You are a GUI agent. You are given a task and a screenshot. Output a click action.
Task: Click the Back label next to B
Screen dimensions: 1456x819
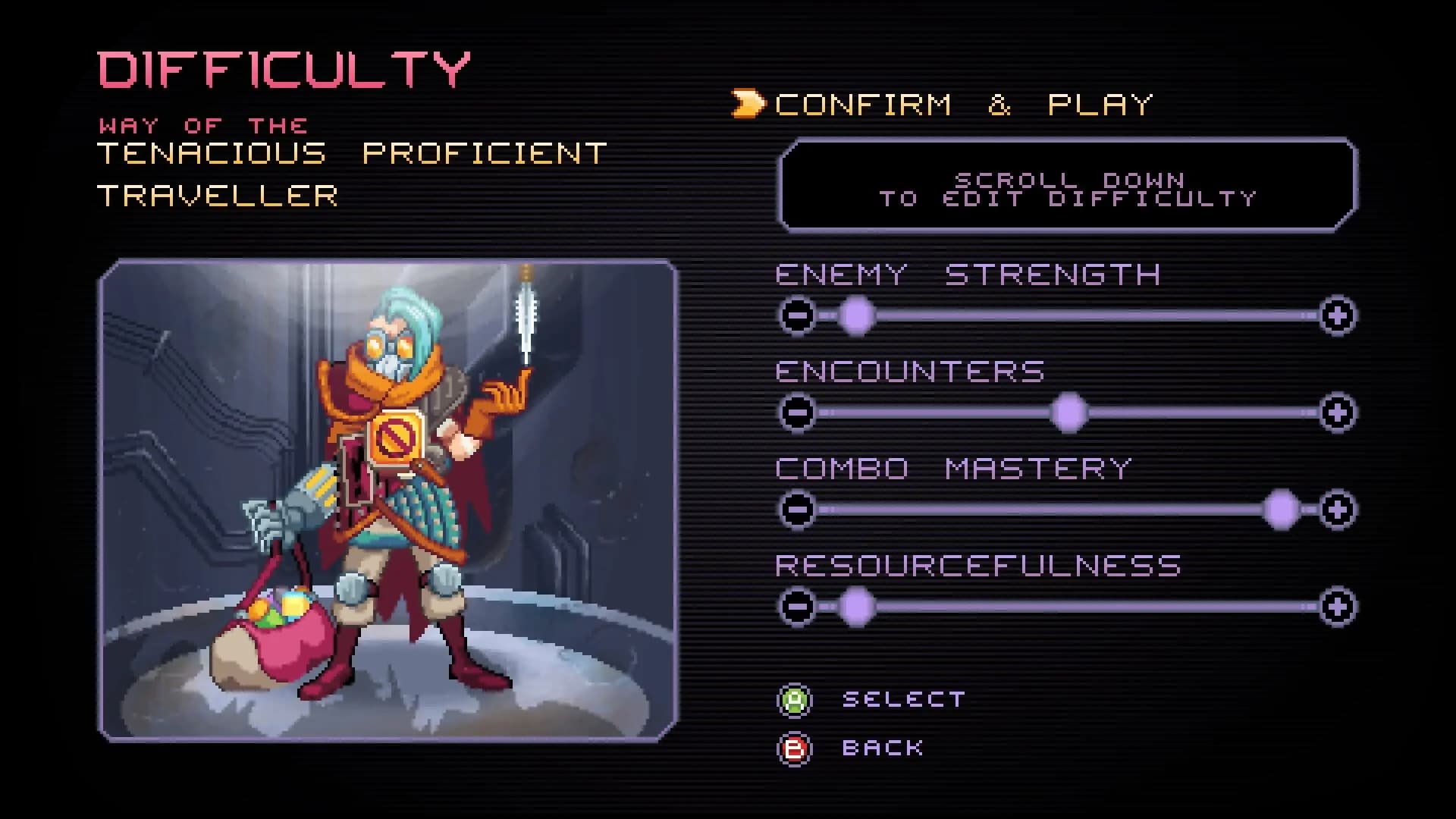[882, 747]
